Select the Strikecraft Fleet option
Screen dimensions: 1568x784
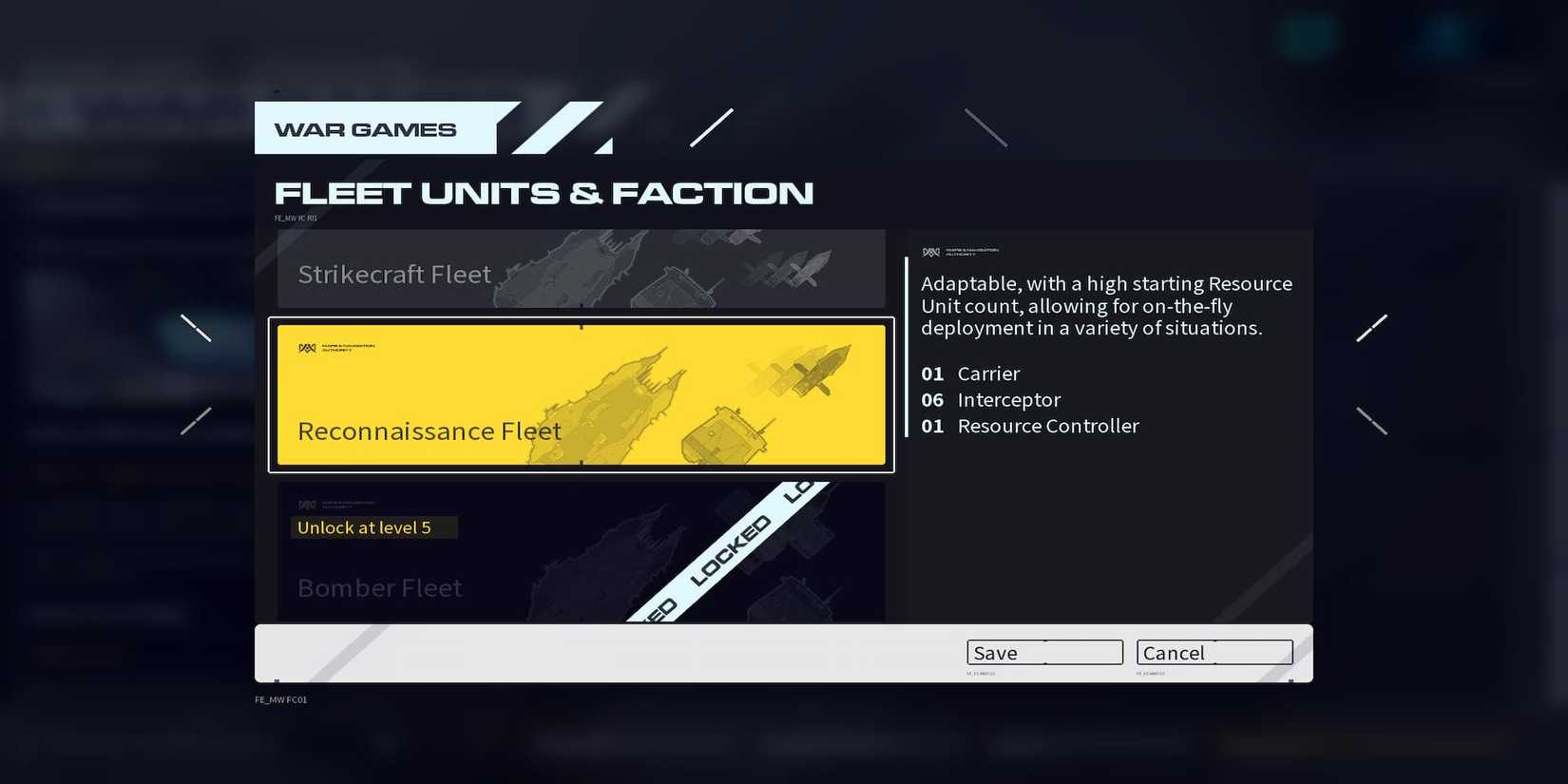(582, 269)
